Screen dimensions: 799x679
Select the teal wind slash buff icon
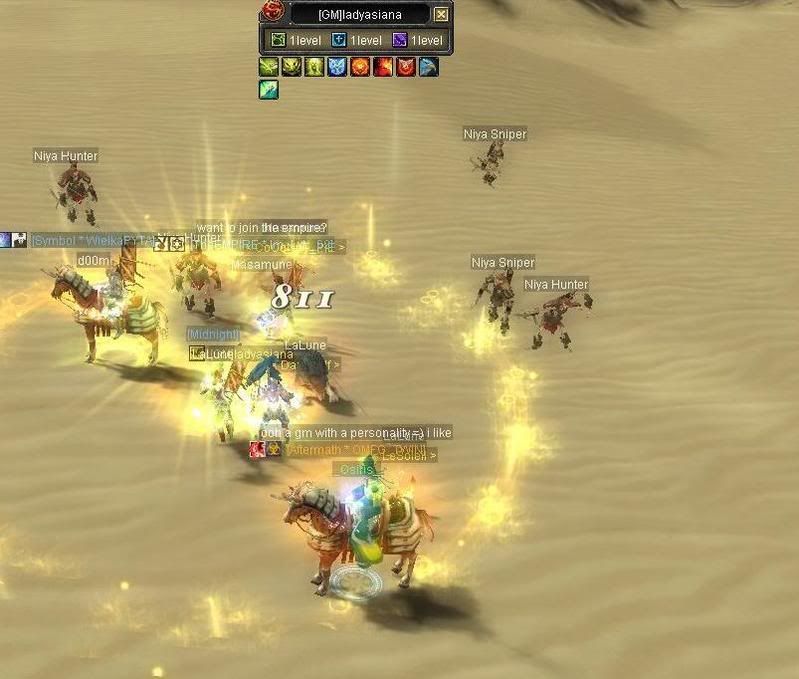268,89
